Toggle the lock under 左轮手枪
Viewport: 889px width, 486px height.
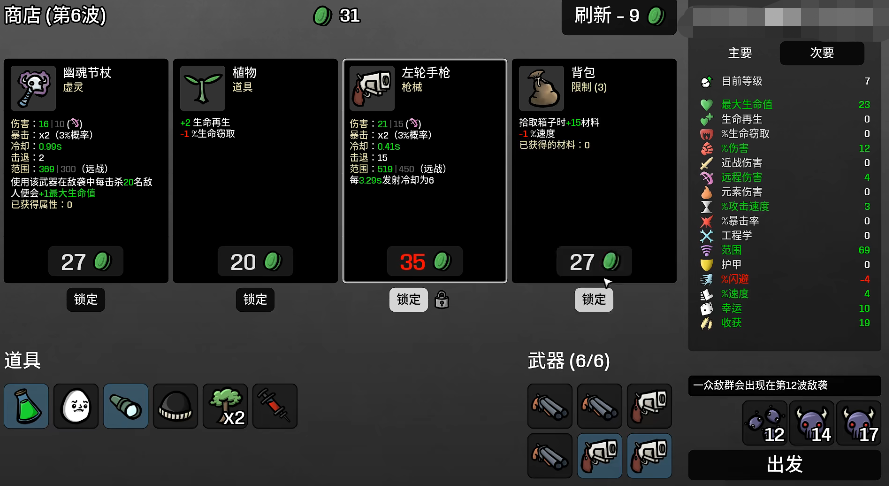point(409,299)
